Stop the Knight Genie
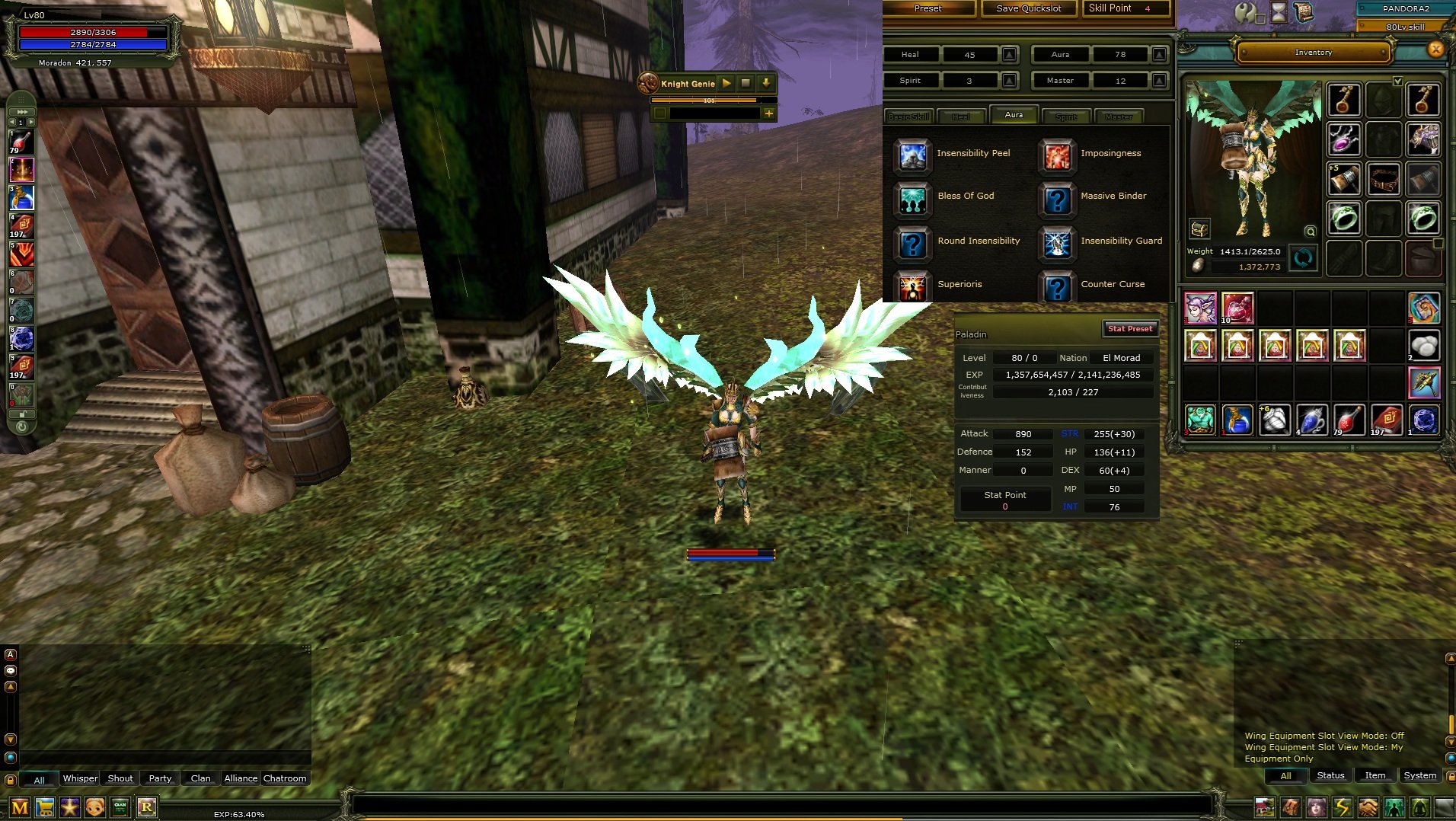Screen dimensions: 1456x821 pos(746,84)
